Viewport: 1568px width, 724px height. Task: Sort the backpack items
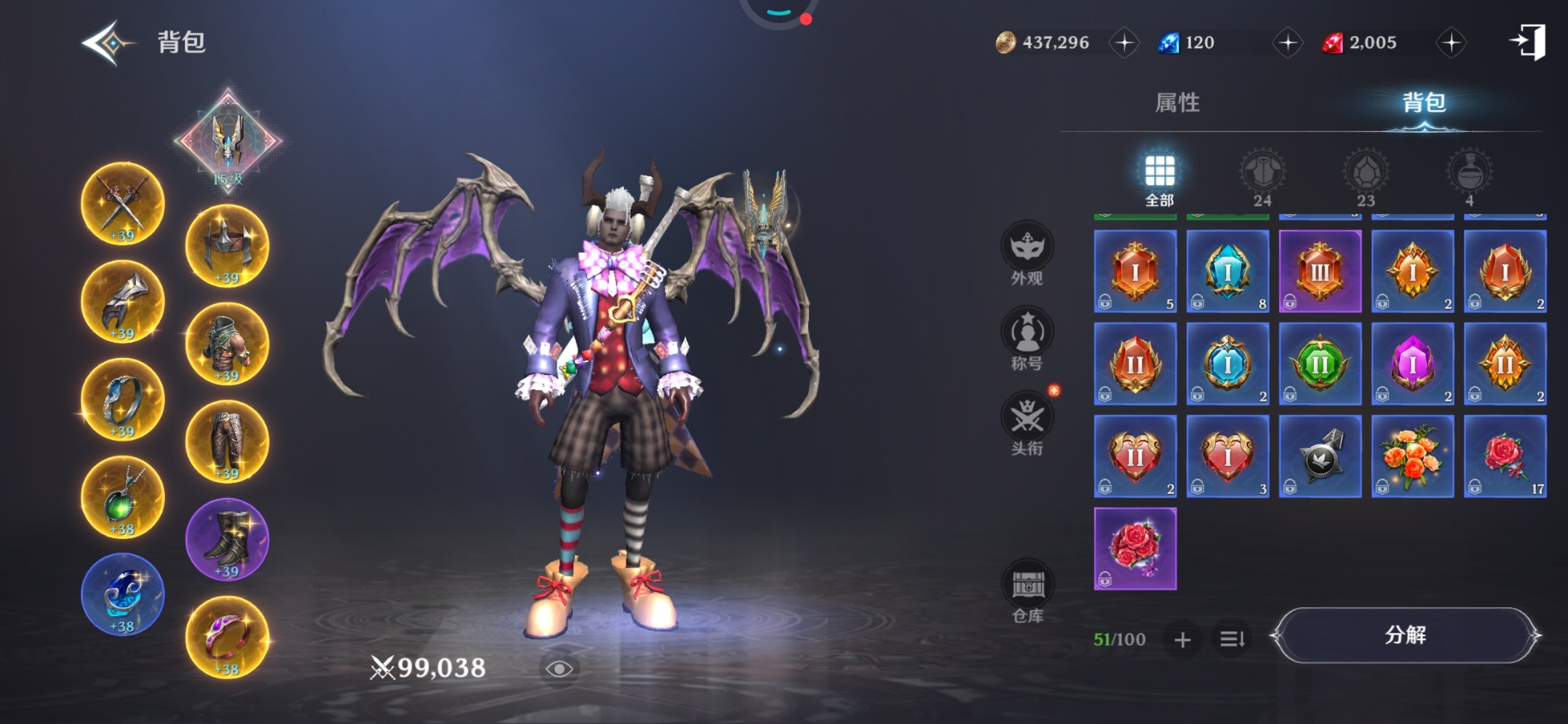coord(1232,640)
